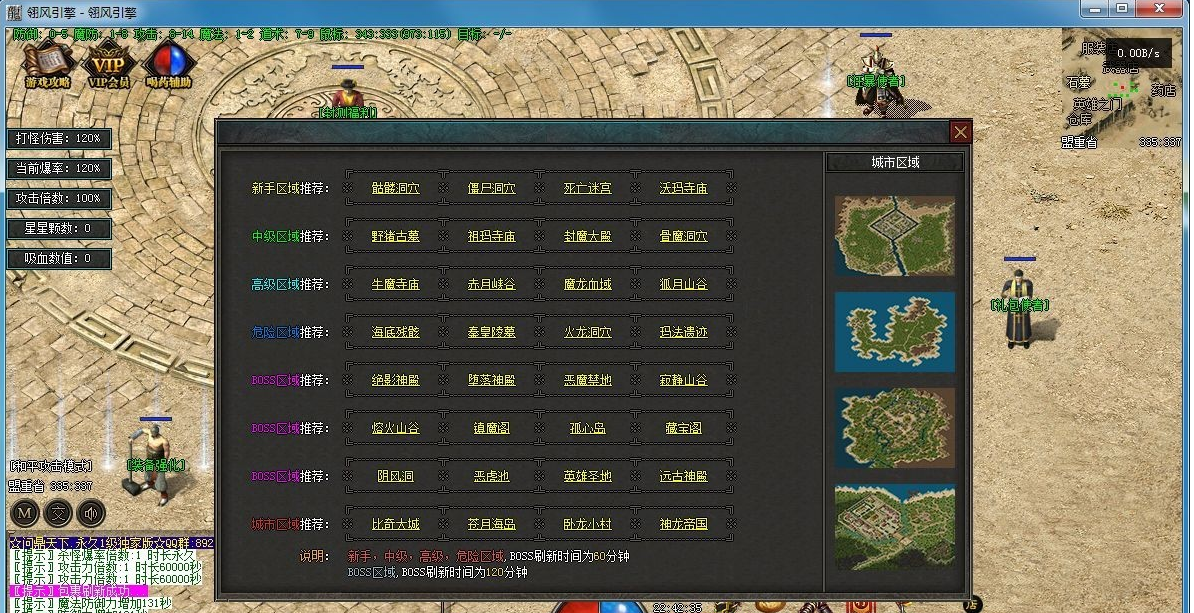Go to 藏宝阁

pos(683,428)
